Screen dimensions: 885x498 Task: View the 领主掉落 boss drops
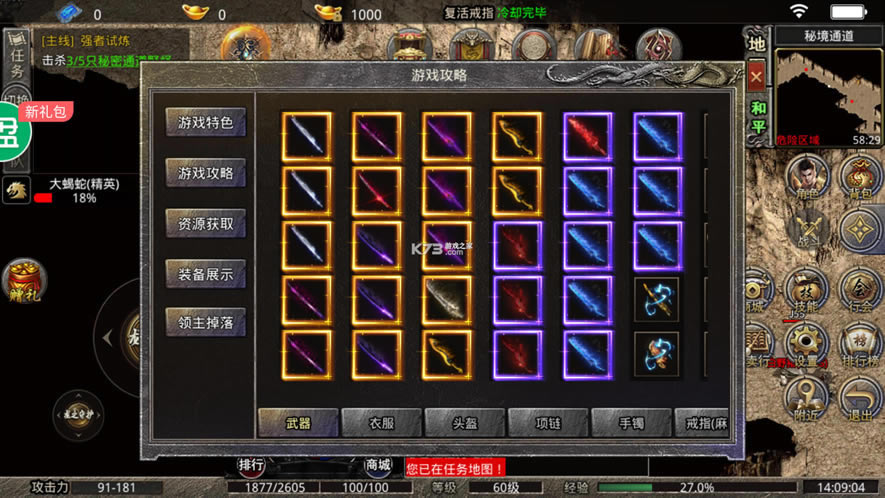coord(205,323)
